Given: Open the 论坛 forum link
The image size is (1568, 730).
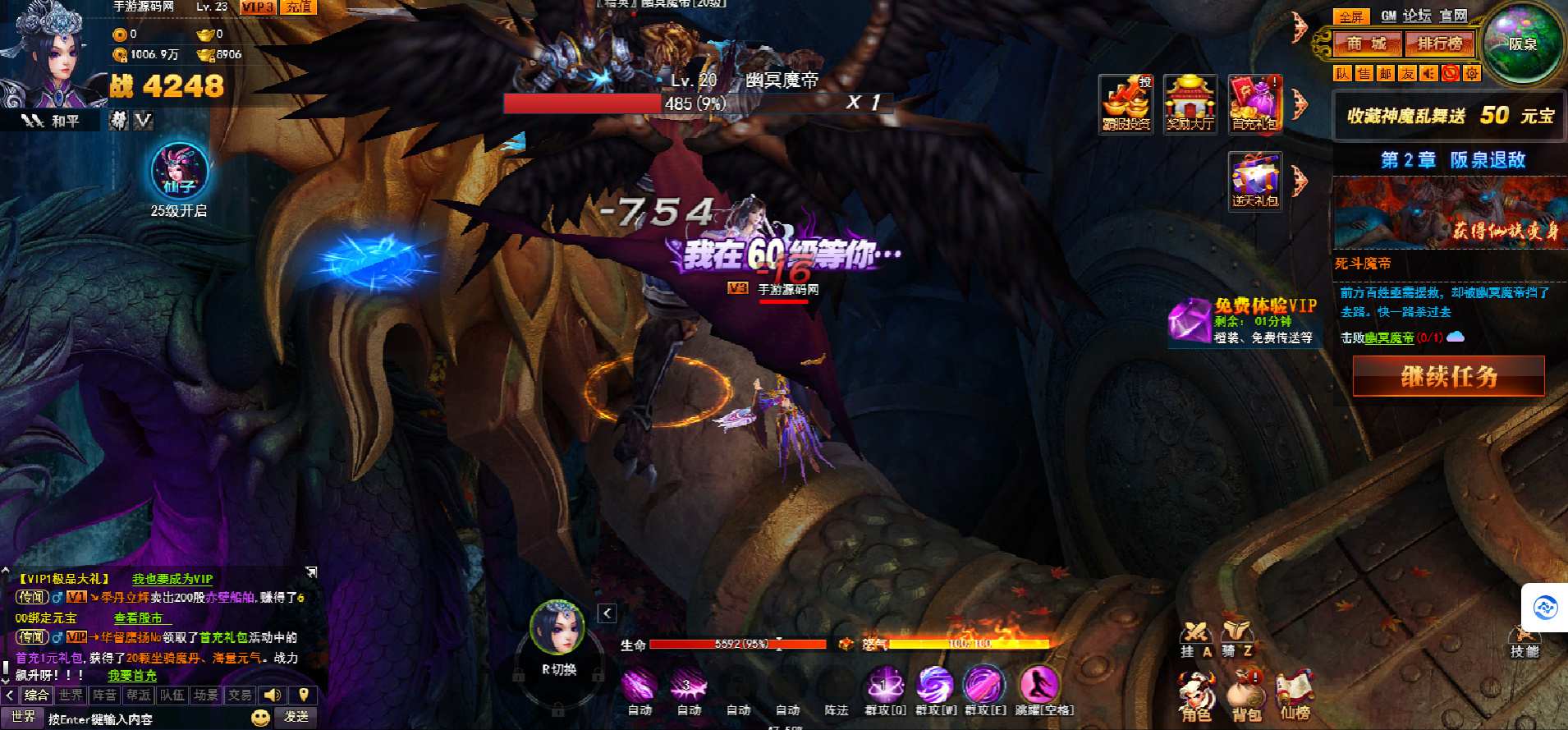Looking at the screenshot, I should click(1416, 16).
